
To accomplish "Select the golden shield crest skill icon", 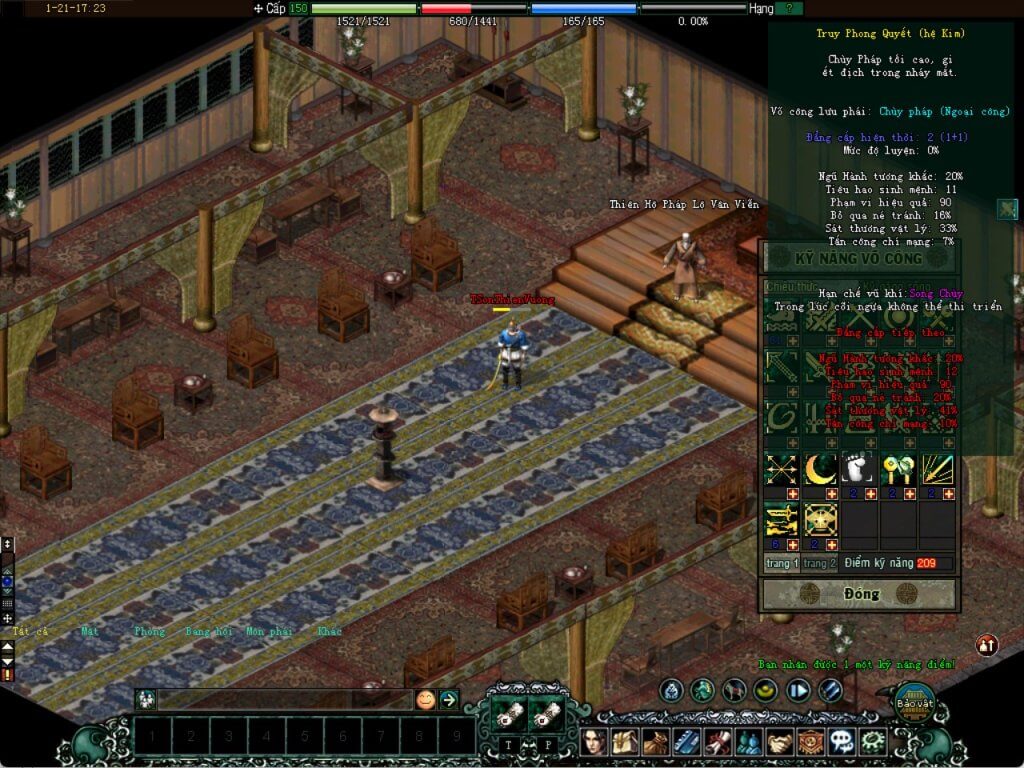I will pos(820,519).
